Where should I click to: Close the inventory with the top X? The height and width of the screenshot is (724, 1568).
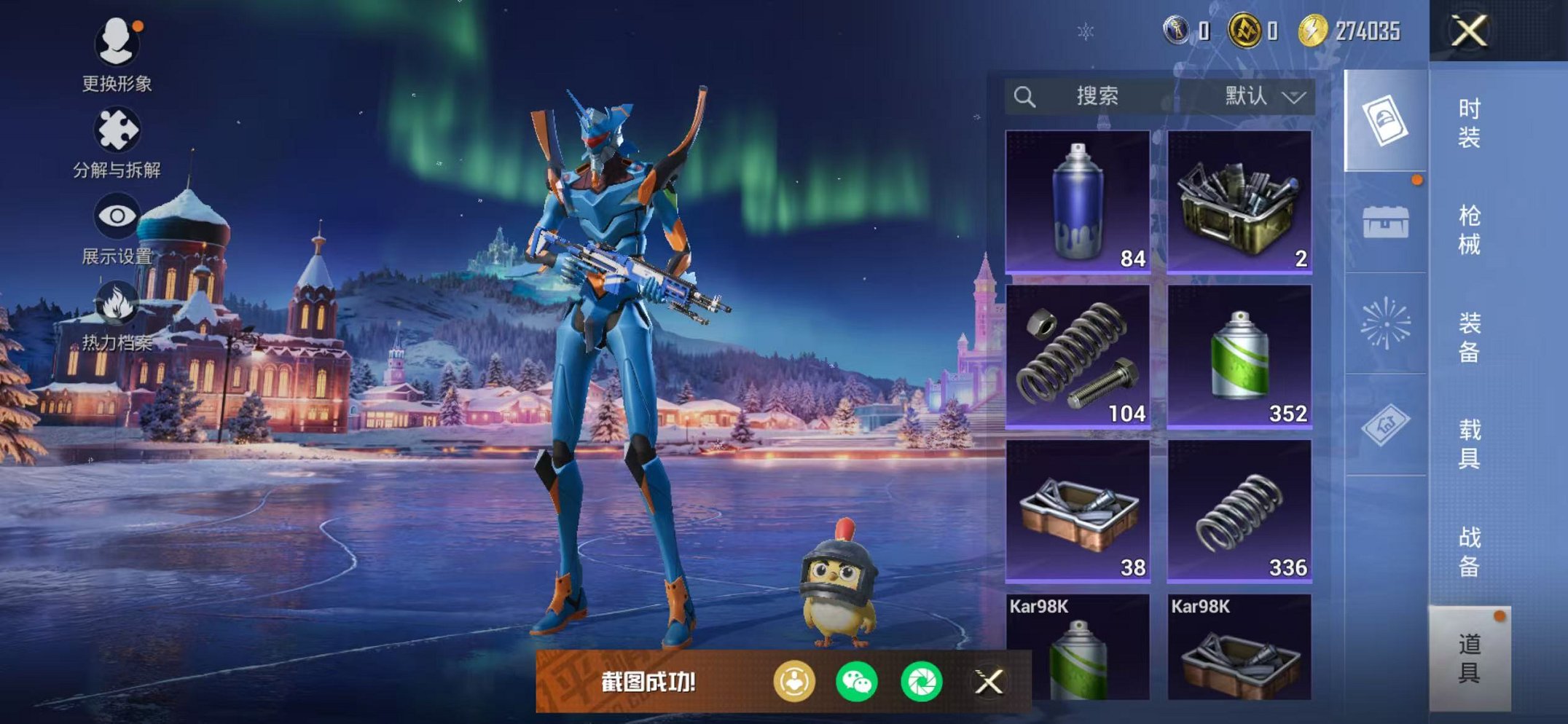(x=1469, y=31)
